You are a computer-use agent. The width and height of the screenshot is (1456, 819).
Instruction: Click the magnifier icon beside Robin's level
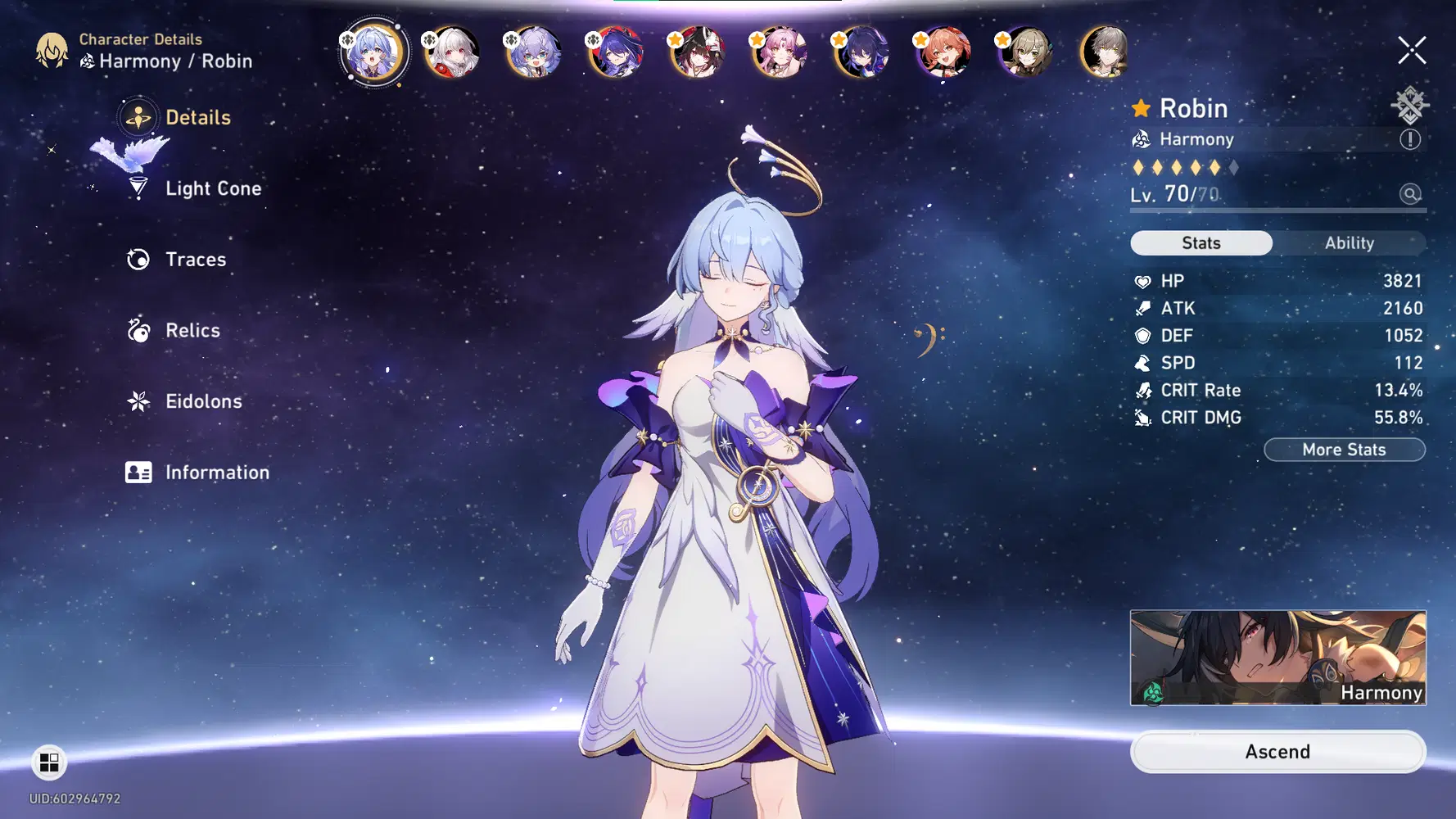pos(1410,195)
